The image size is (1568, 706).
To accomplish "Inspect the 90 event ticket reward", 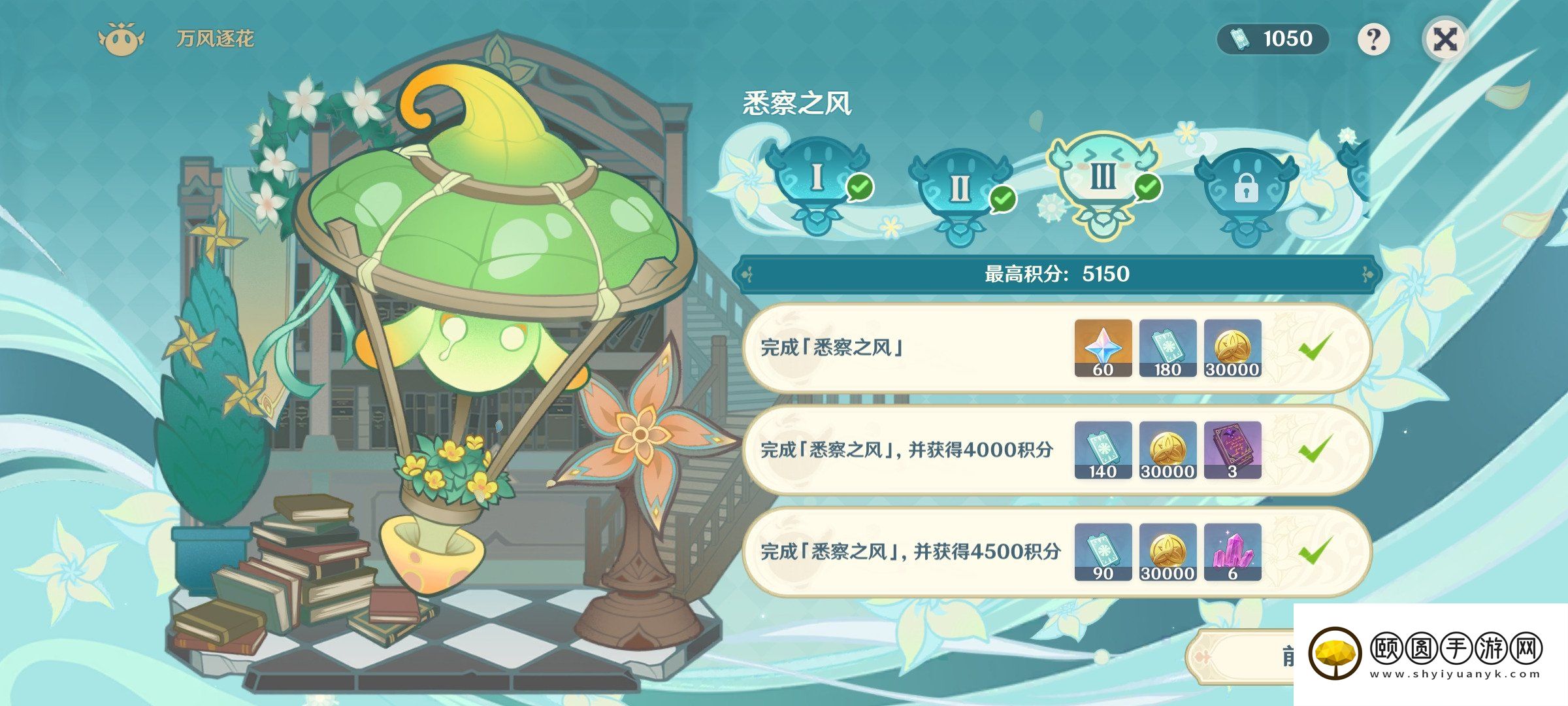I will coord(1103,552).
